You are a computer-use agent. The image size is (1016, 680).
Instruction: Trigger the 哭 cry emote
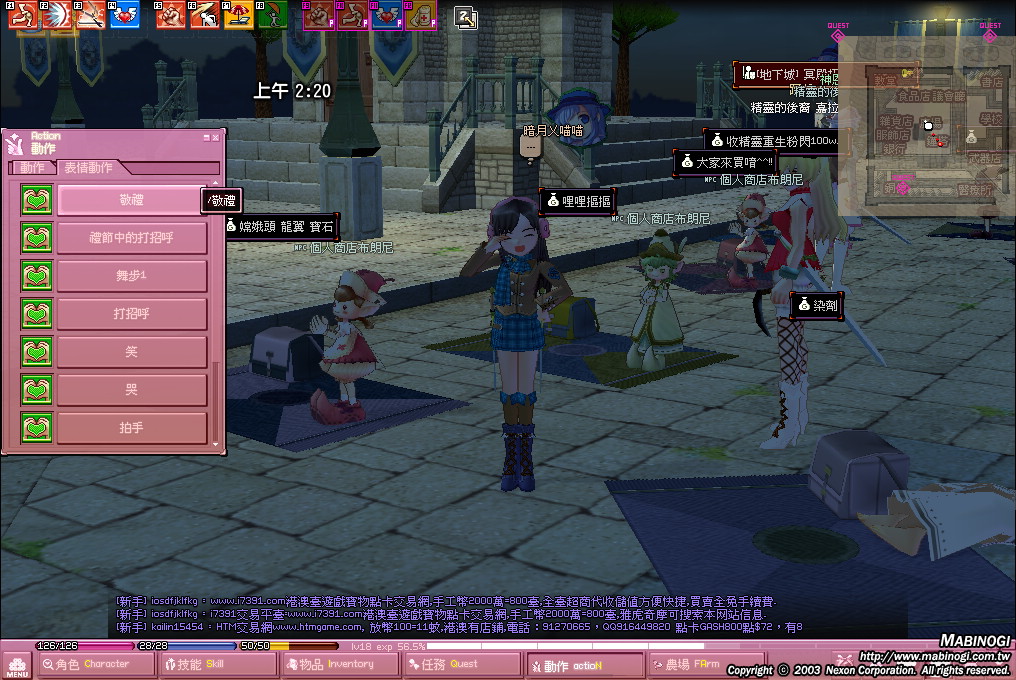(131, 390)
